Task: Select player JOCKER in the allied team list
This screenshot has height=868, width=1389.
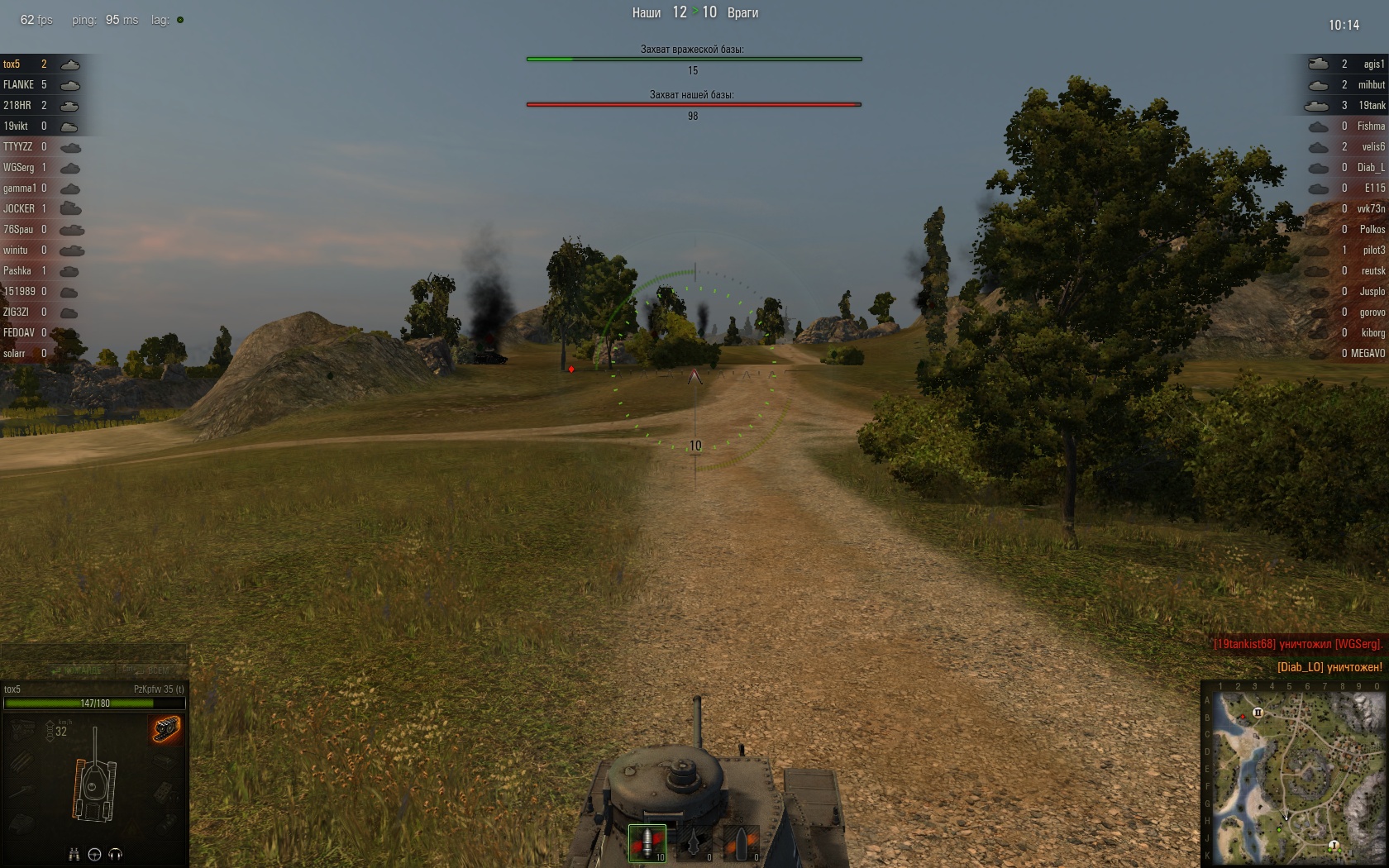Action: coord(19,209)
